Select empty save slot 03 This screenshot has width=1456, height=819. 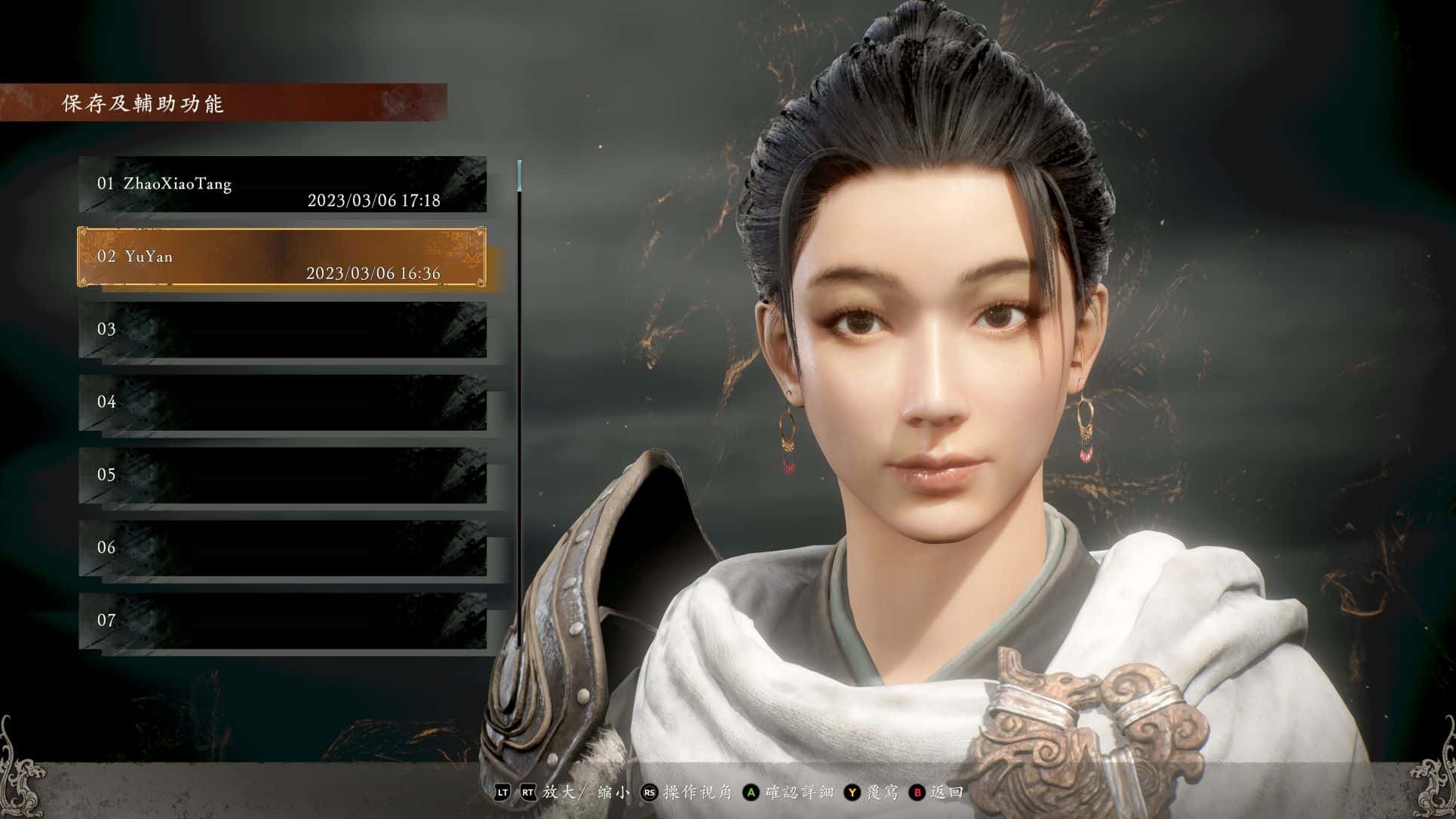pyautogui.click(x=282, y=330)
